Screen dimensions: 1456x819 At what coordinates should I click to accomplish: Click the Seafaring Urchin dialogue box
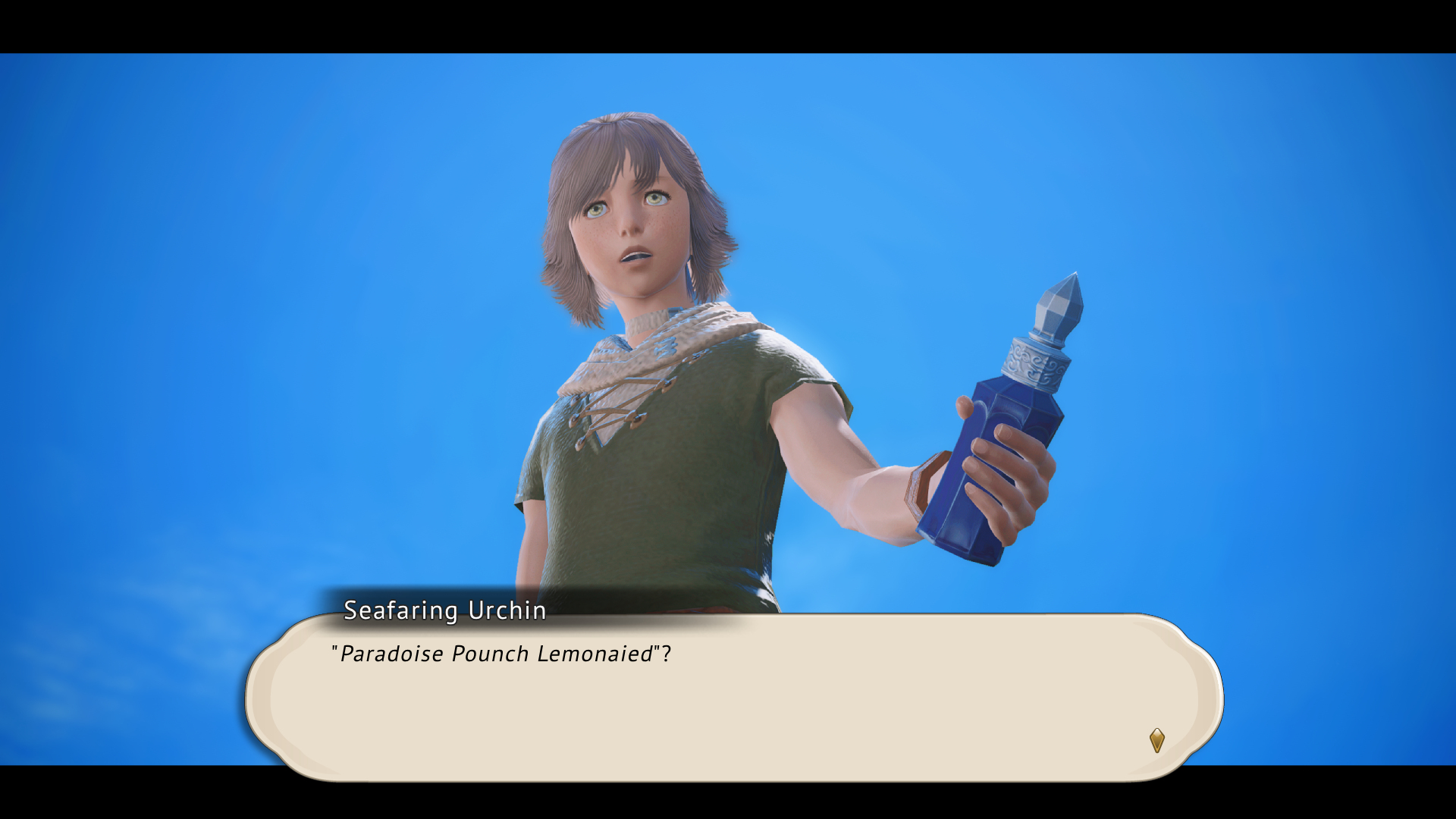(x=734, y=698)
